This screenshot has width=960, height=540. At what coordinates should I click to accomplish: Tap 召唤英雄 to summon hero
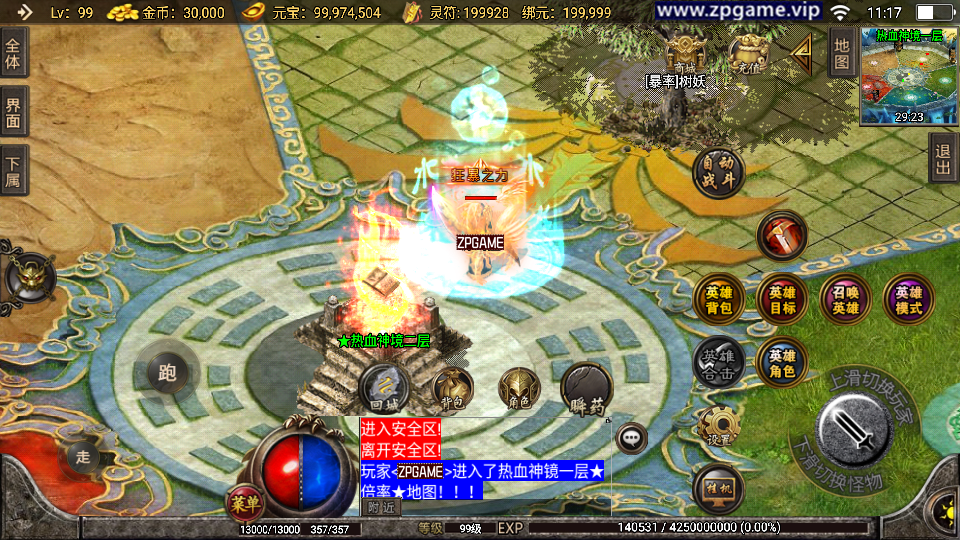click(x=845, y=299)
